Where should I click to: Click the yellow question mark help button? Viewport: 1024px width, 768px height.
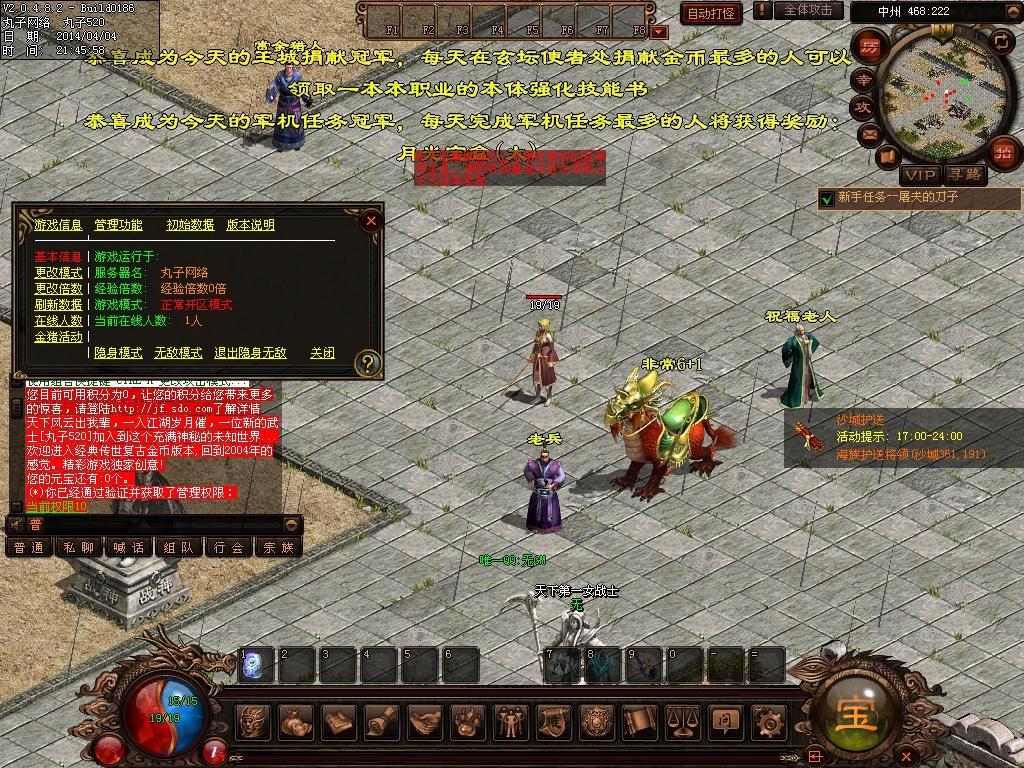point(369,362)
